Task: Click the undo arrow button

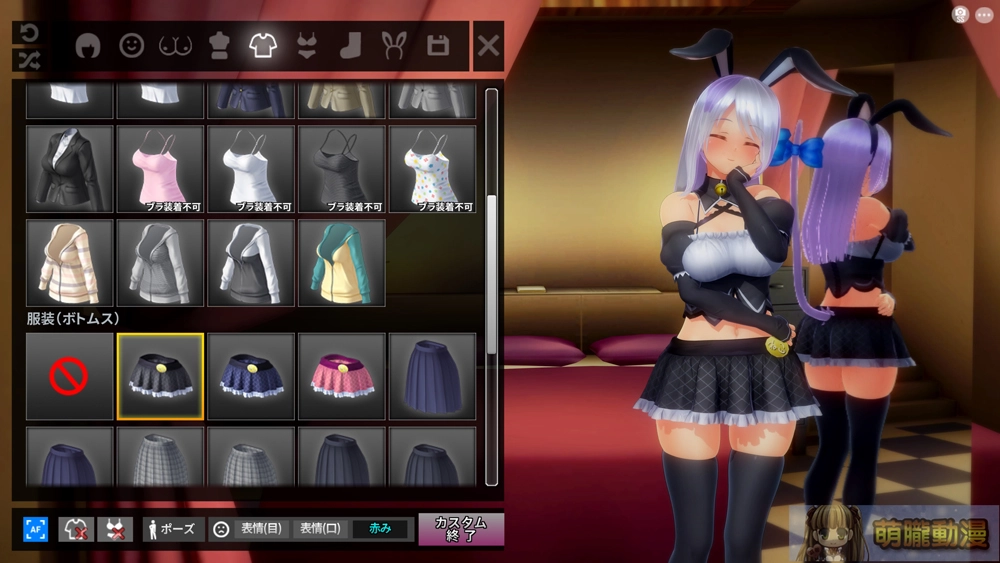Action: [x=27, y=32]
